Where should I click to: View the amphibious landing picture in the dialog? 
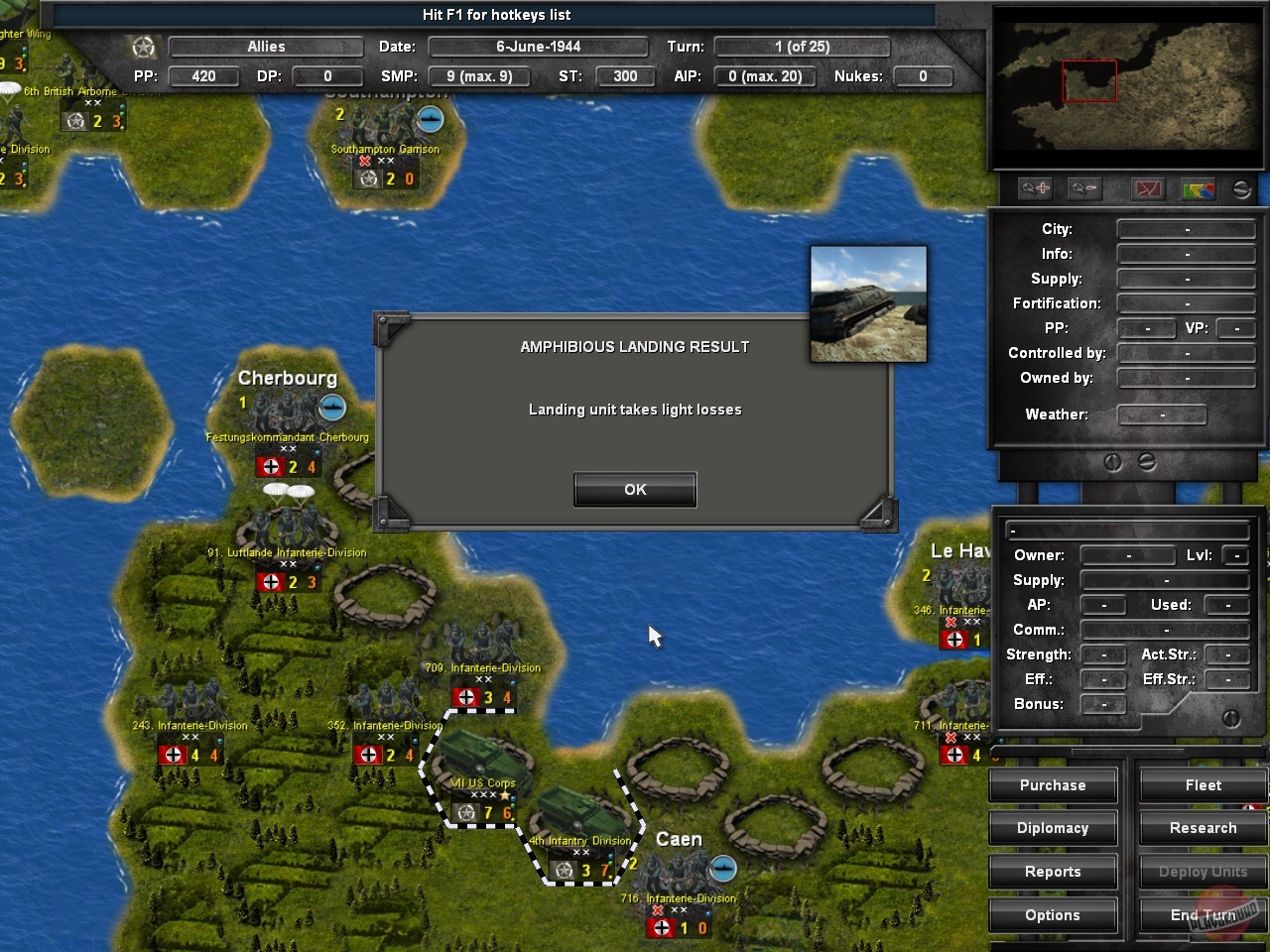(x=868, y=302)
